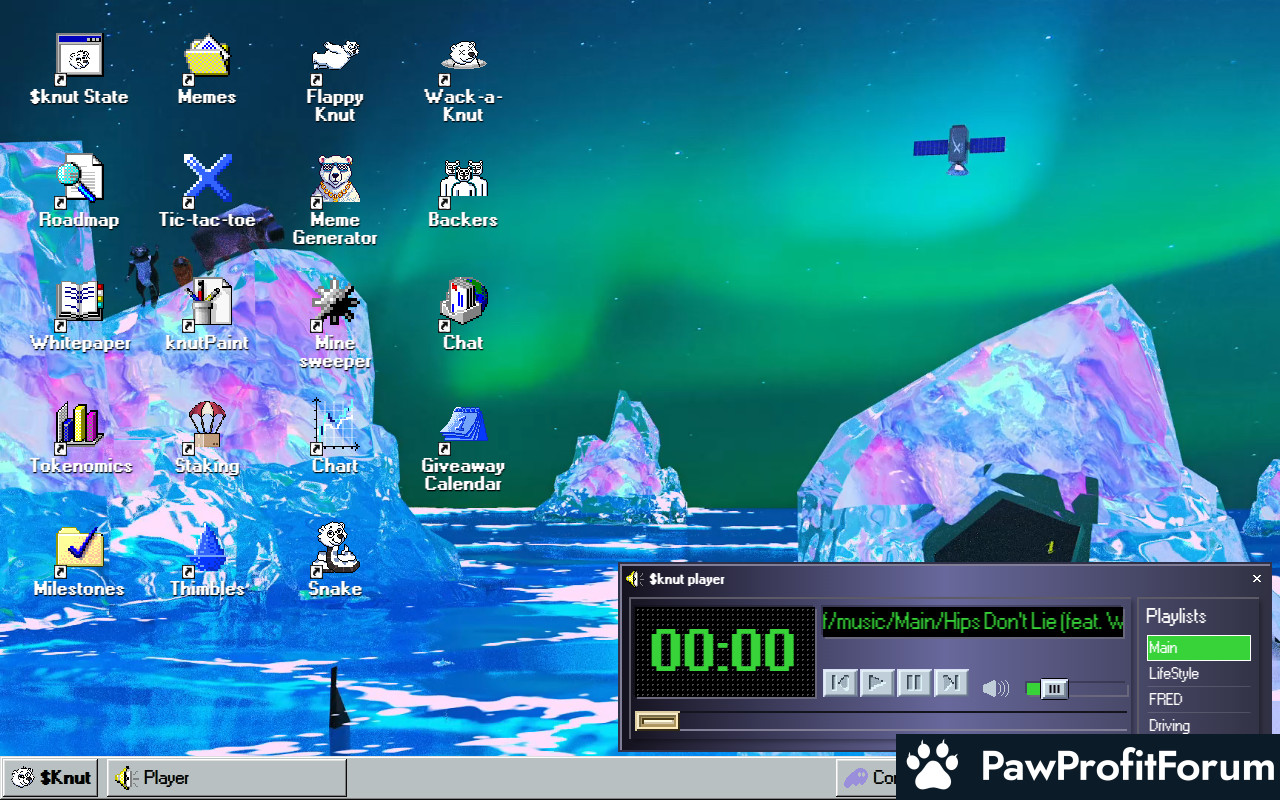The image size is (1280, 800).
Task: Open the $knut State desktop shortcut
Action: click(x=79, y=58)
